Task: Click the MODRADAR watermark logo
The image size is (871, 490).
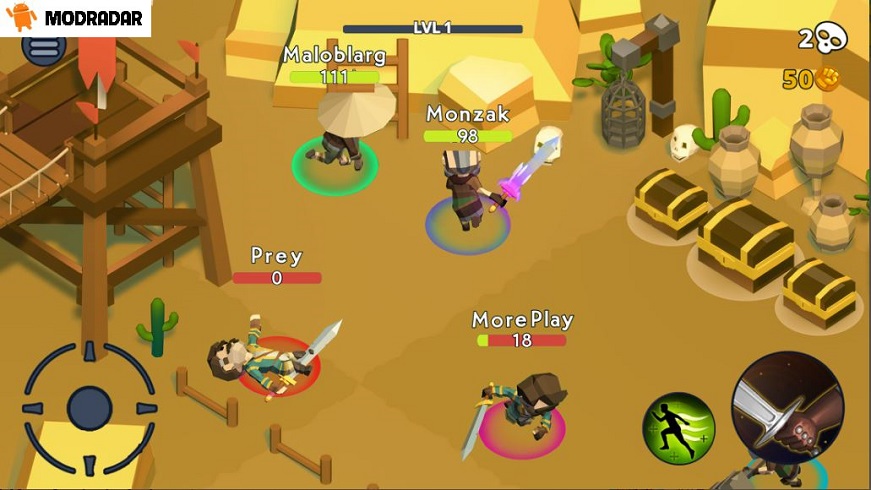Action: pyautogui.click(x=75, y=17)
